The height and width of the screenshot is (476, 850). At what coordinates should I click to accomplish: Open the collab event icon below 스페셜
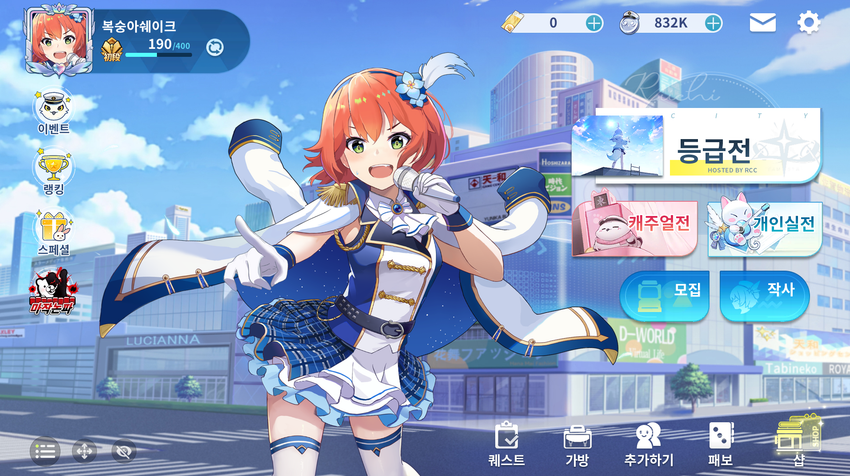[x=52, y=290]
